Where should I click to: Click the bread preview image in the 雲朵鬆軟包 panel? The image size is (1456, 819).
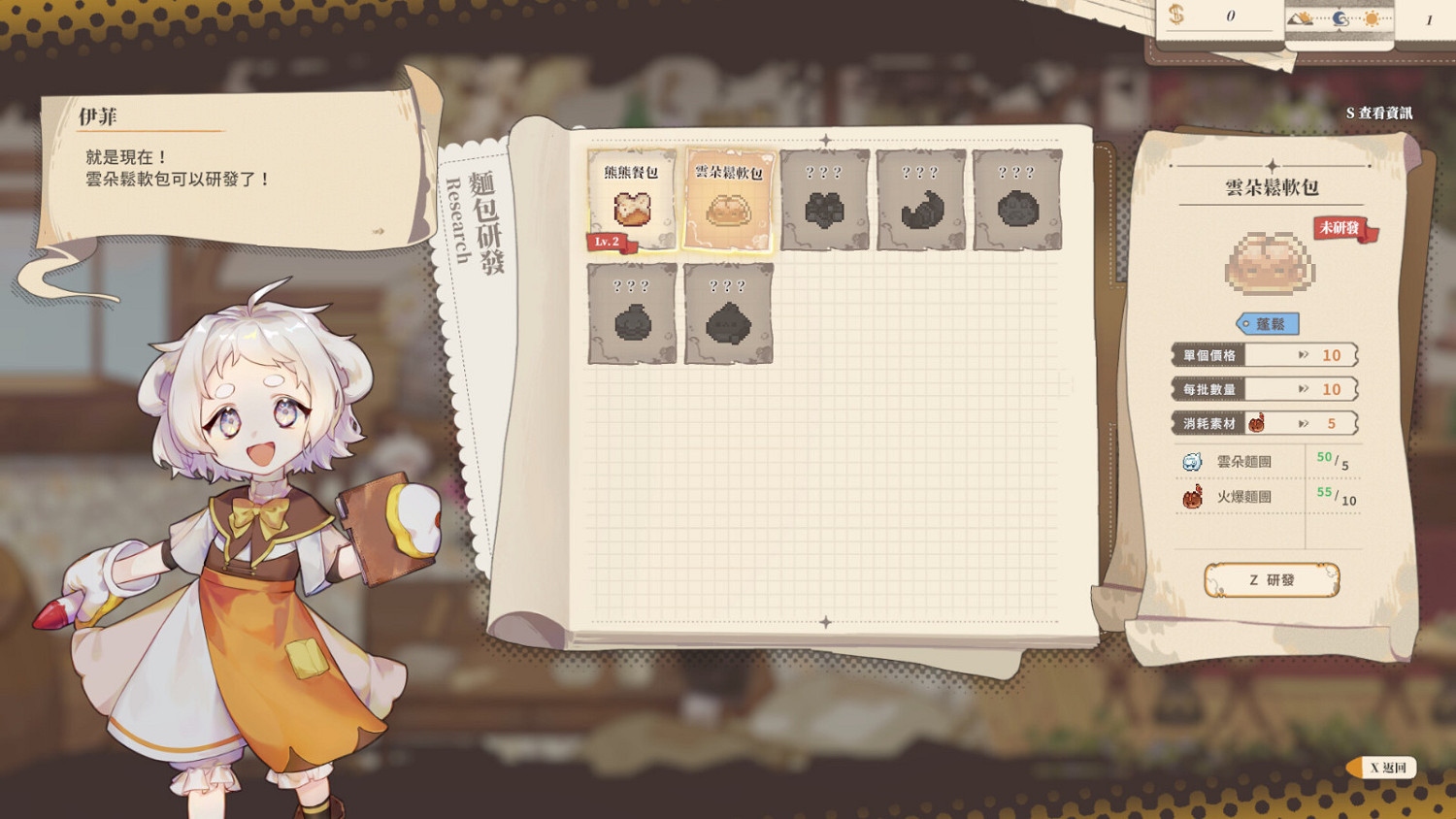click(1266, 262)
